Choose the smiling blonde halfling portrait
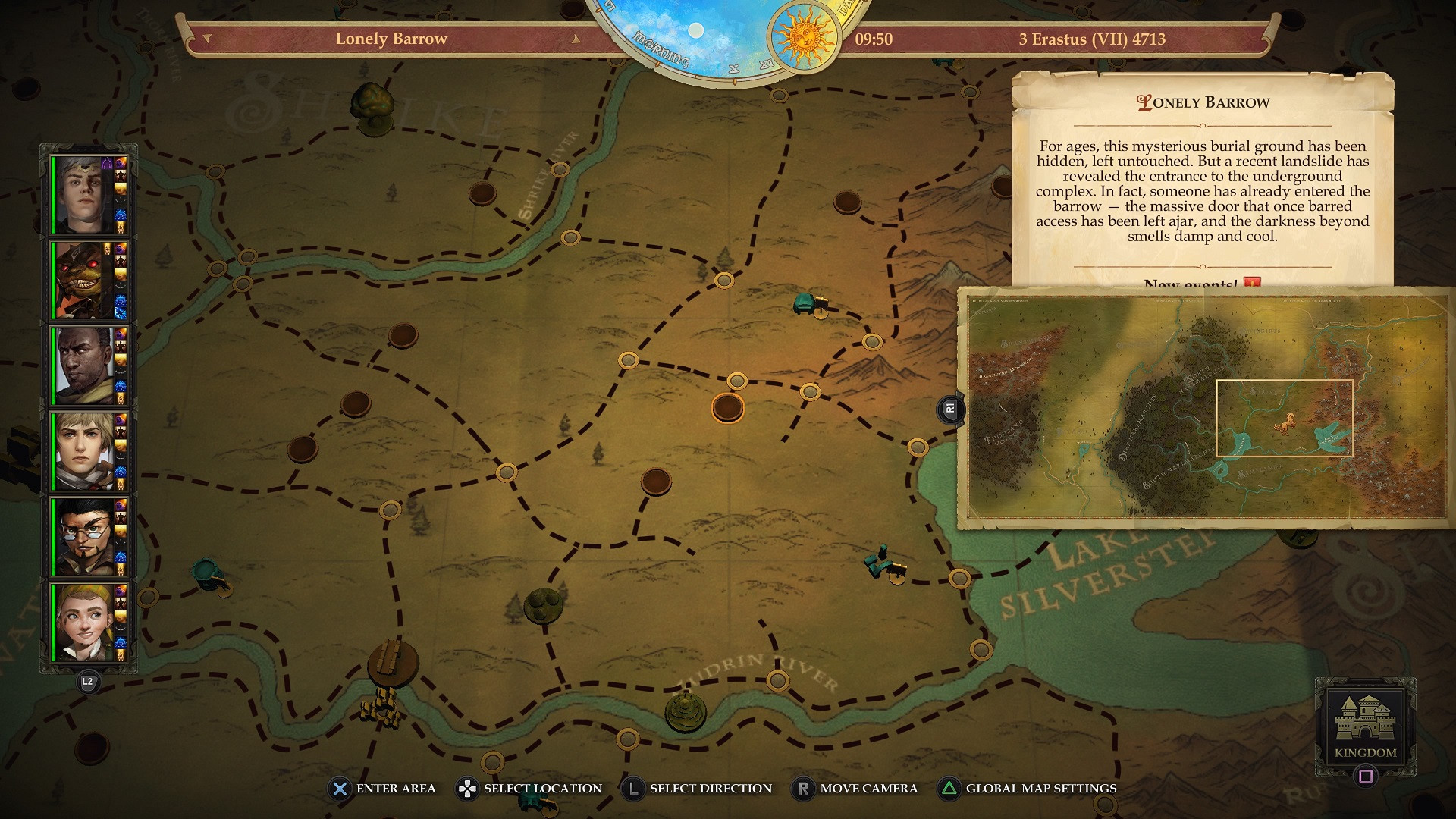This screenshot has height=819, width=1456. click(x=83, y=622)
